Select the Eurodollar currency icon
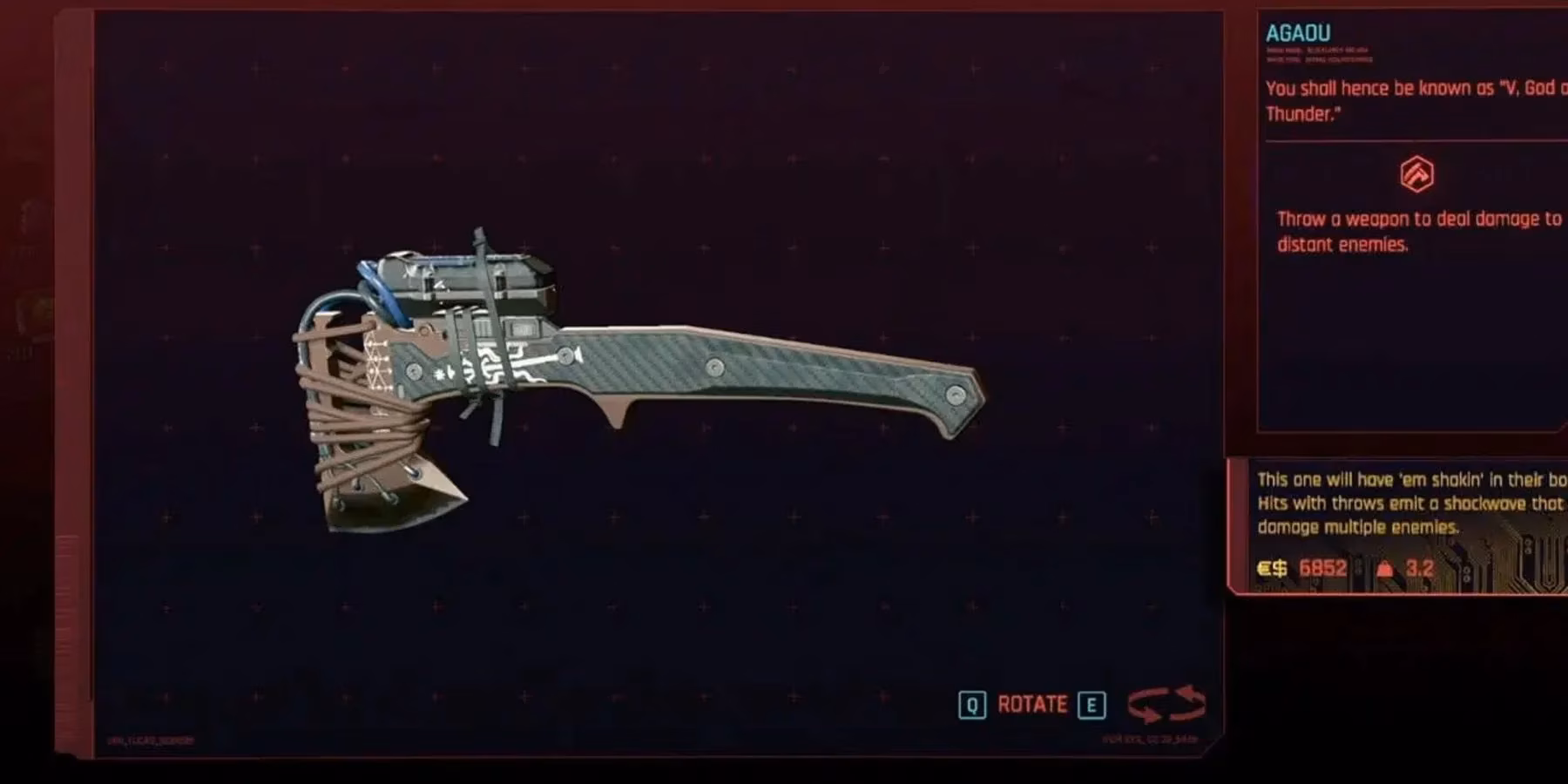The height and width of the screenshot is (784, 1568). (x=1273, y=567)
